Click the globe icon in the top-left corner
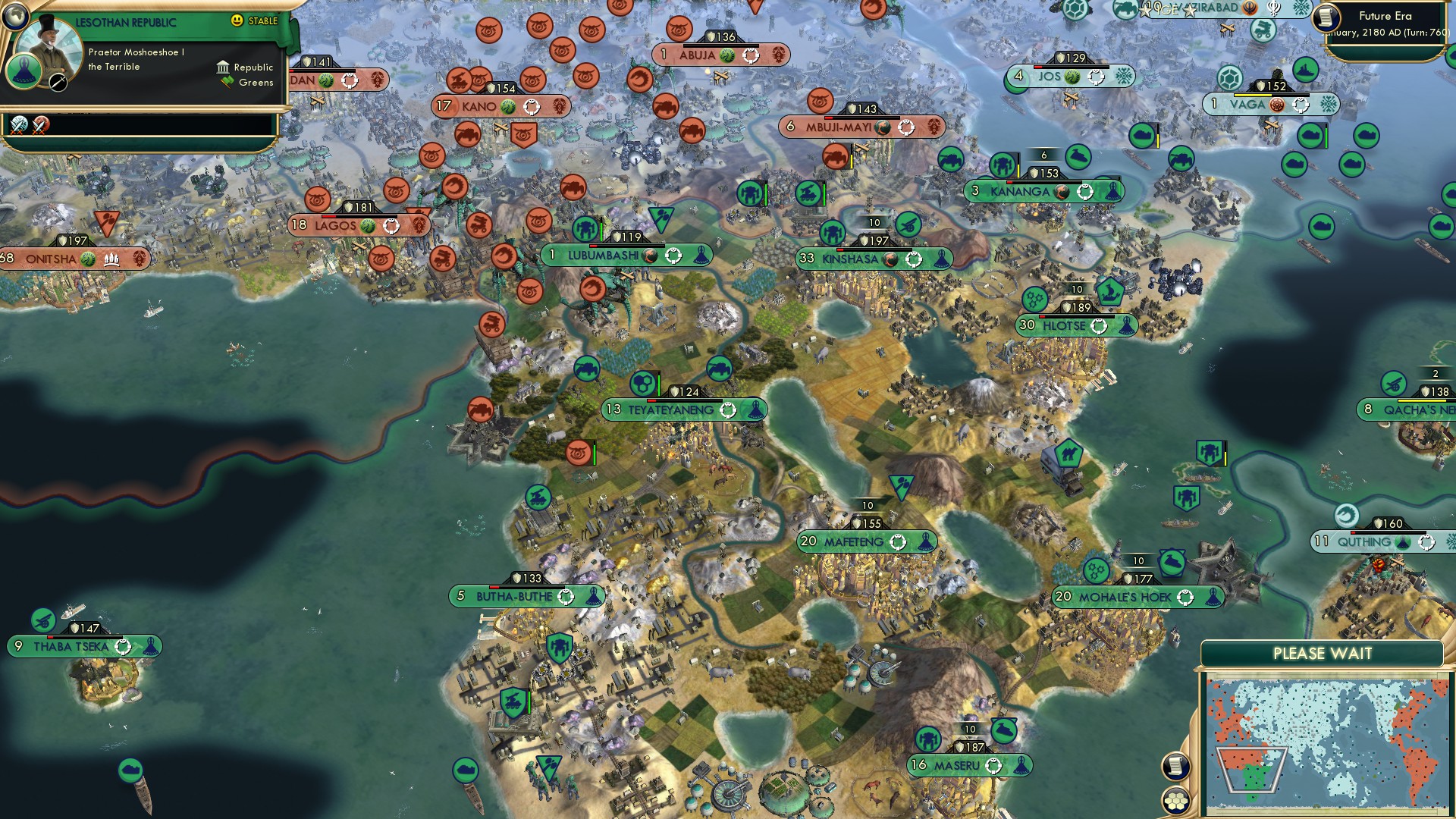This screenshot has height=819, width=1456. (17, 17)
